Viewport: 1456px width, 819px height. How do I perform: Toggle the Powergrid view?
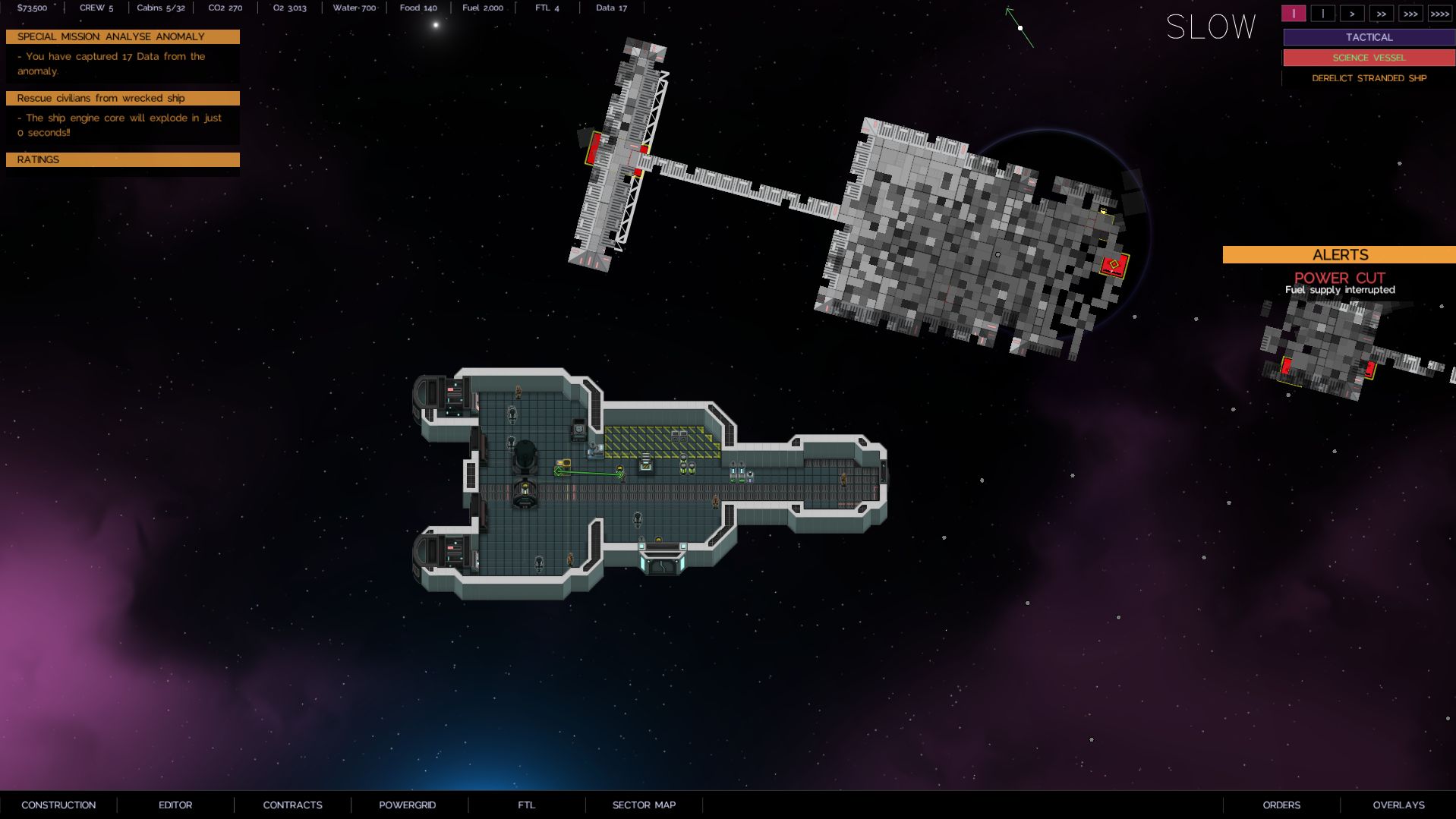tap(408, 805)
